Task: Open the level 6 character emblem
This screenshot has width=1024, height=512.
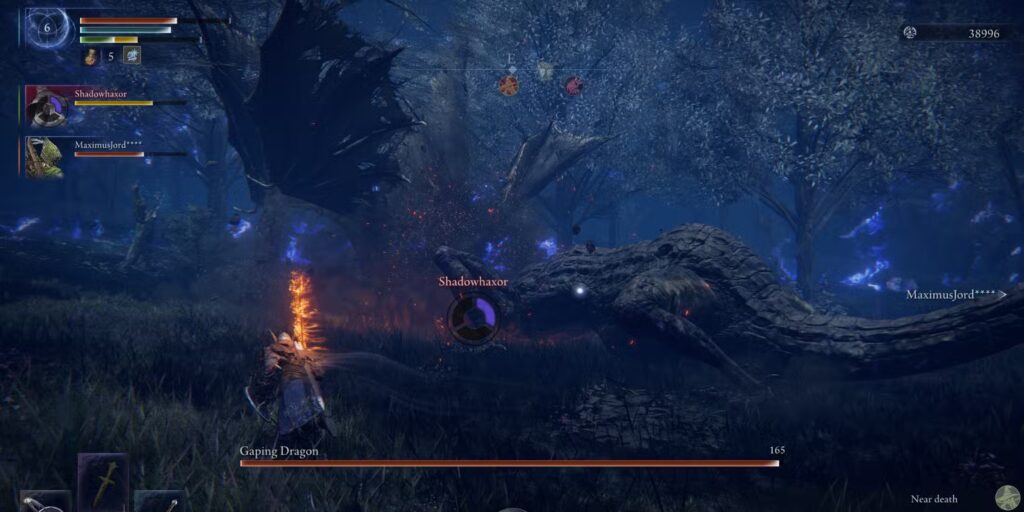Action: click(x=46, y=27)
